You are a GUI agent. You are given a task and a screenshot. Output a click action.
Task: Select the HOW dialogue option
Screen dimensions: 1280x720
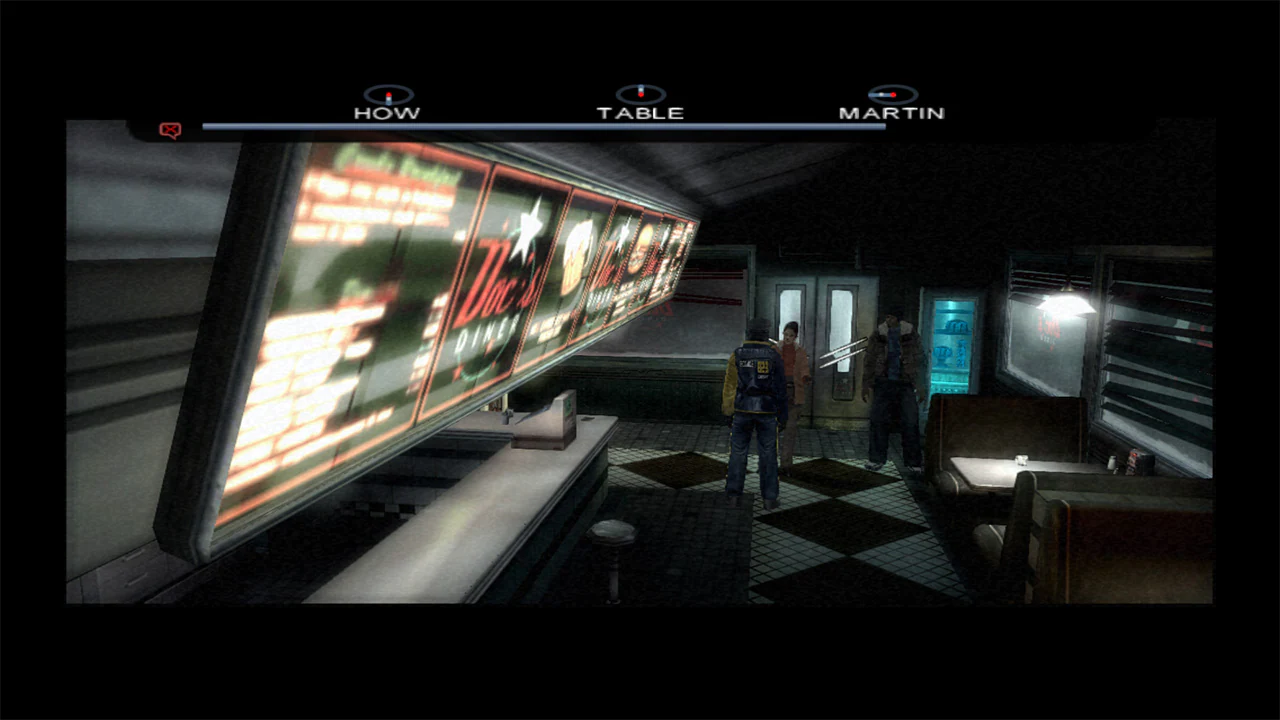point(388,112)
